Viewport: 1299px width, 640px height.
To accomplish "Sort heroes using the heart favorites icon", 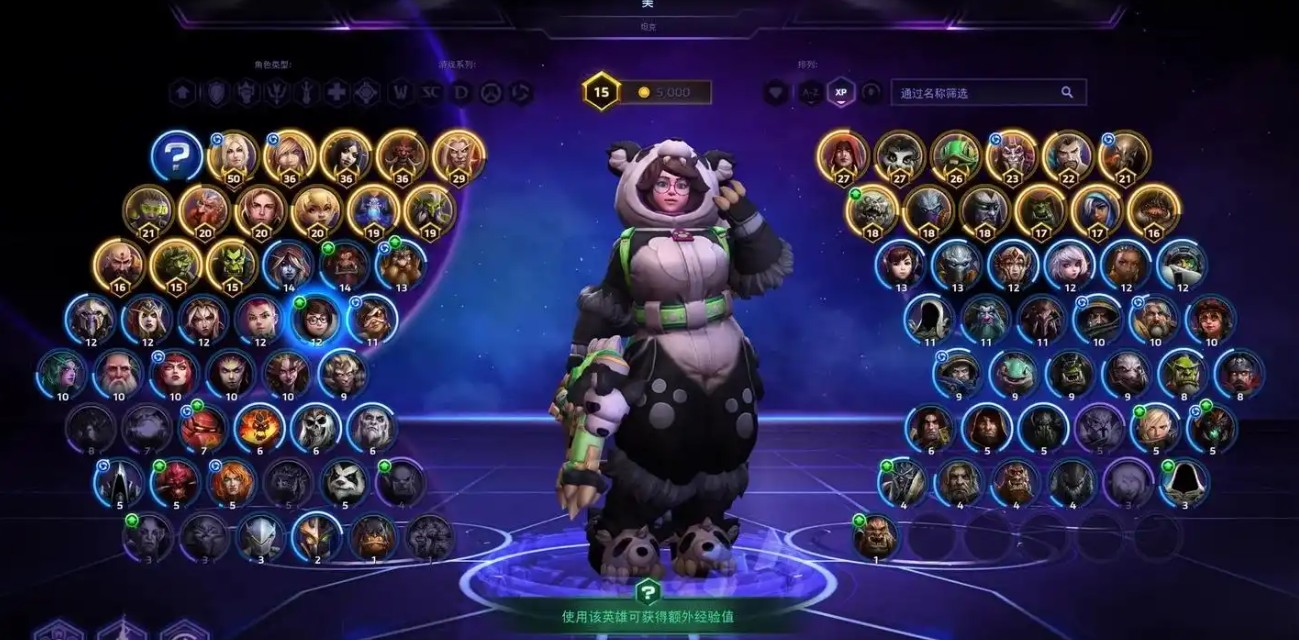I will coord(777,93).
